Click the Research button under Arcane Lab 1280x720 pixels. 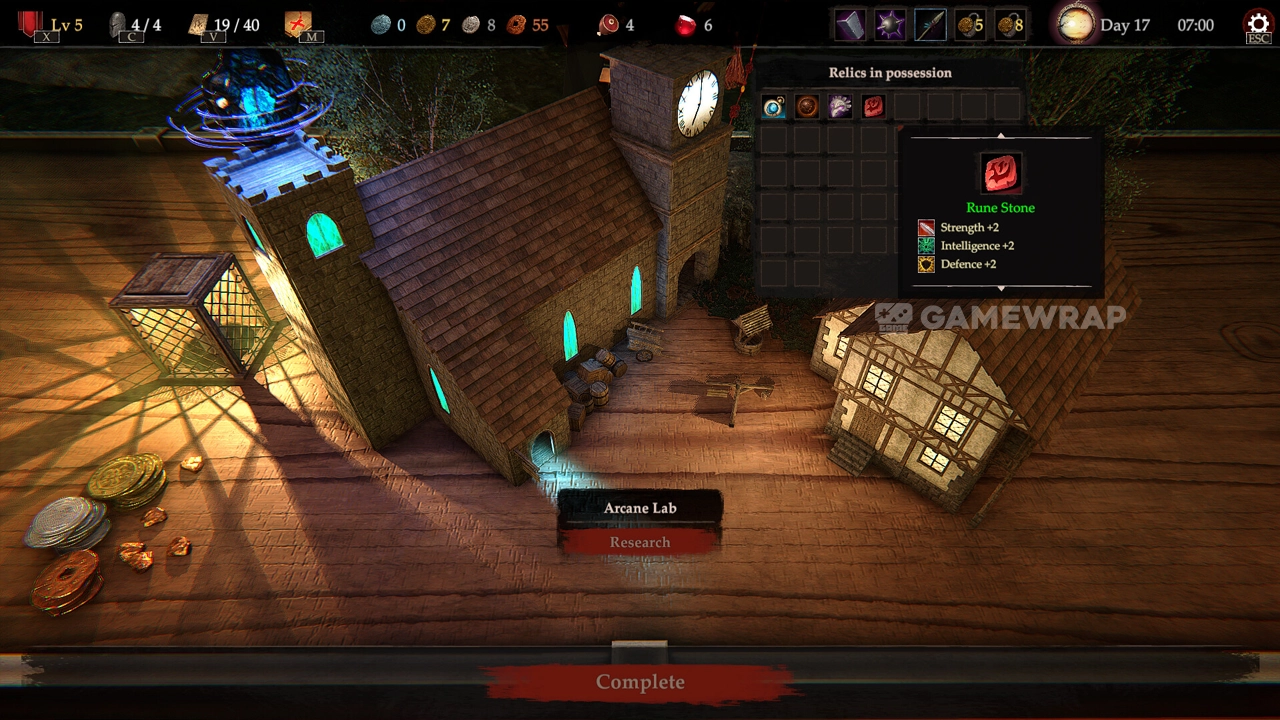tap(640, 542)
